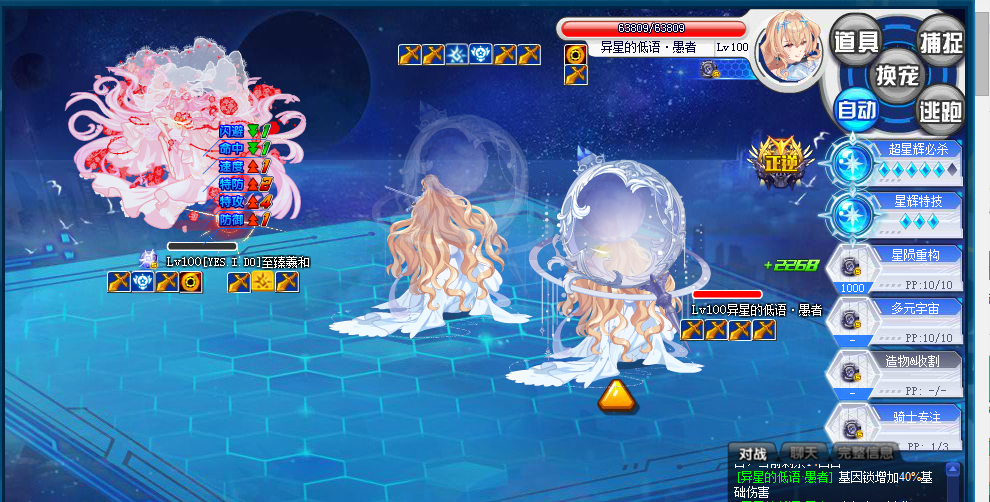This screenshot has width=990, height=502.
Task: Toggle the 自动 auto-battle button
Action: click(856, 108)
